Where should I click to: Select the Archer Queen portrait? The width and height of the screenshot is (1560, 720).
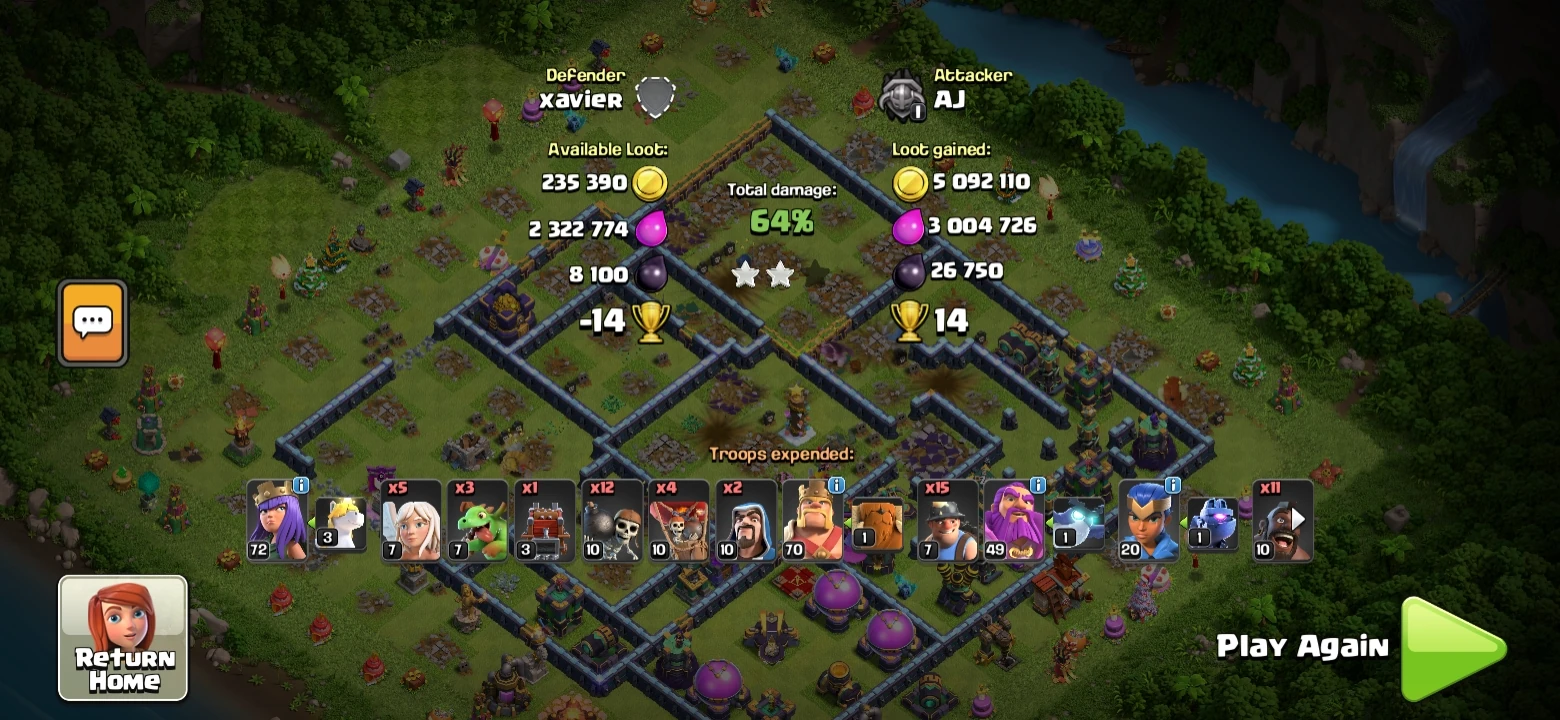coord(277,522)
